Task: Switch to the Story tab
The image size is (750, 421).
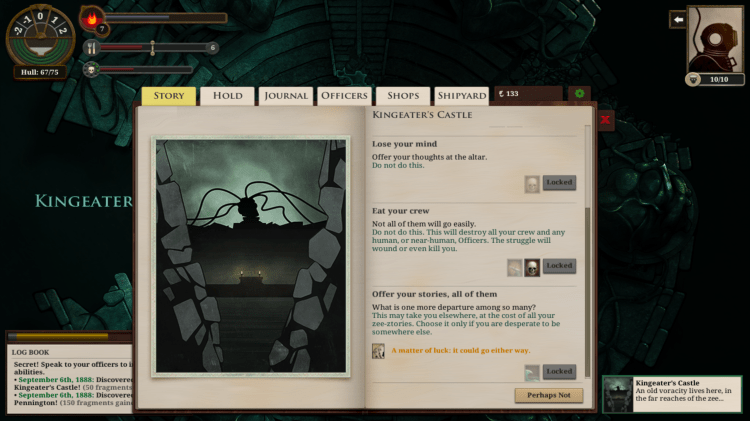Action: [168, 96]
